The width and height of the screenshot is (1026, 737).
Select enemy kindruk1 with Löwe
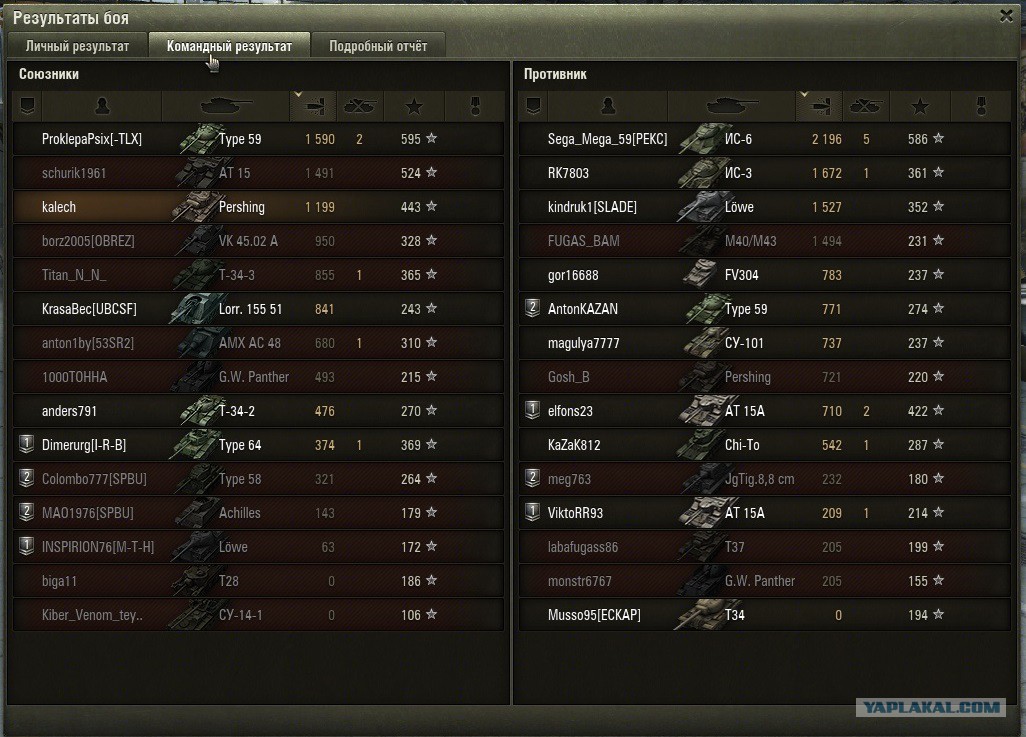[592, 207]
